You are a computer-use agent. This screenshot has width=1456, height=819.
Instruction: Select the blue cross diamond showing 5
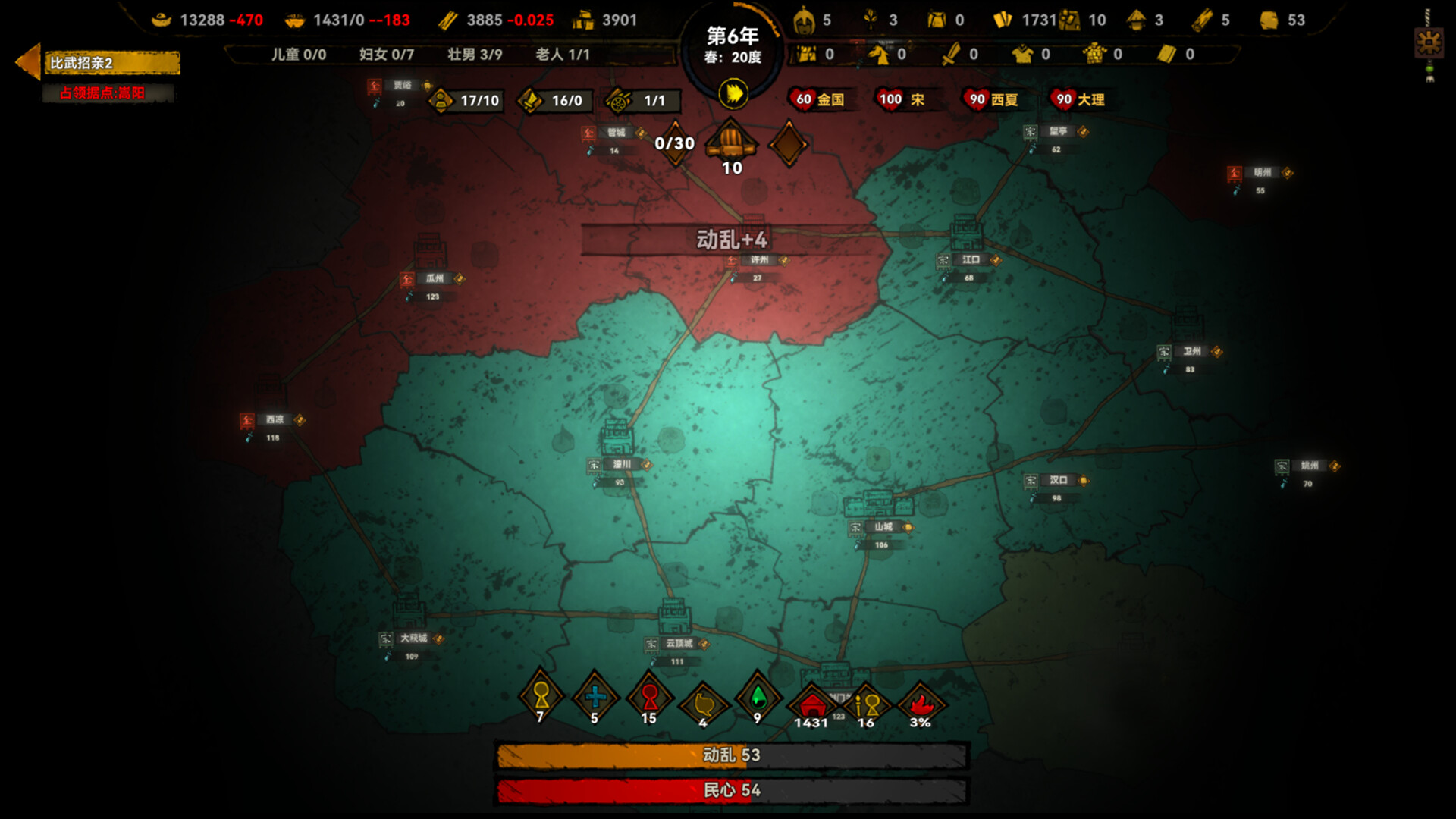coord(595,698)
